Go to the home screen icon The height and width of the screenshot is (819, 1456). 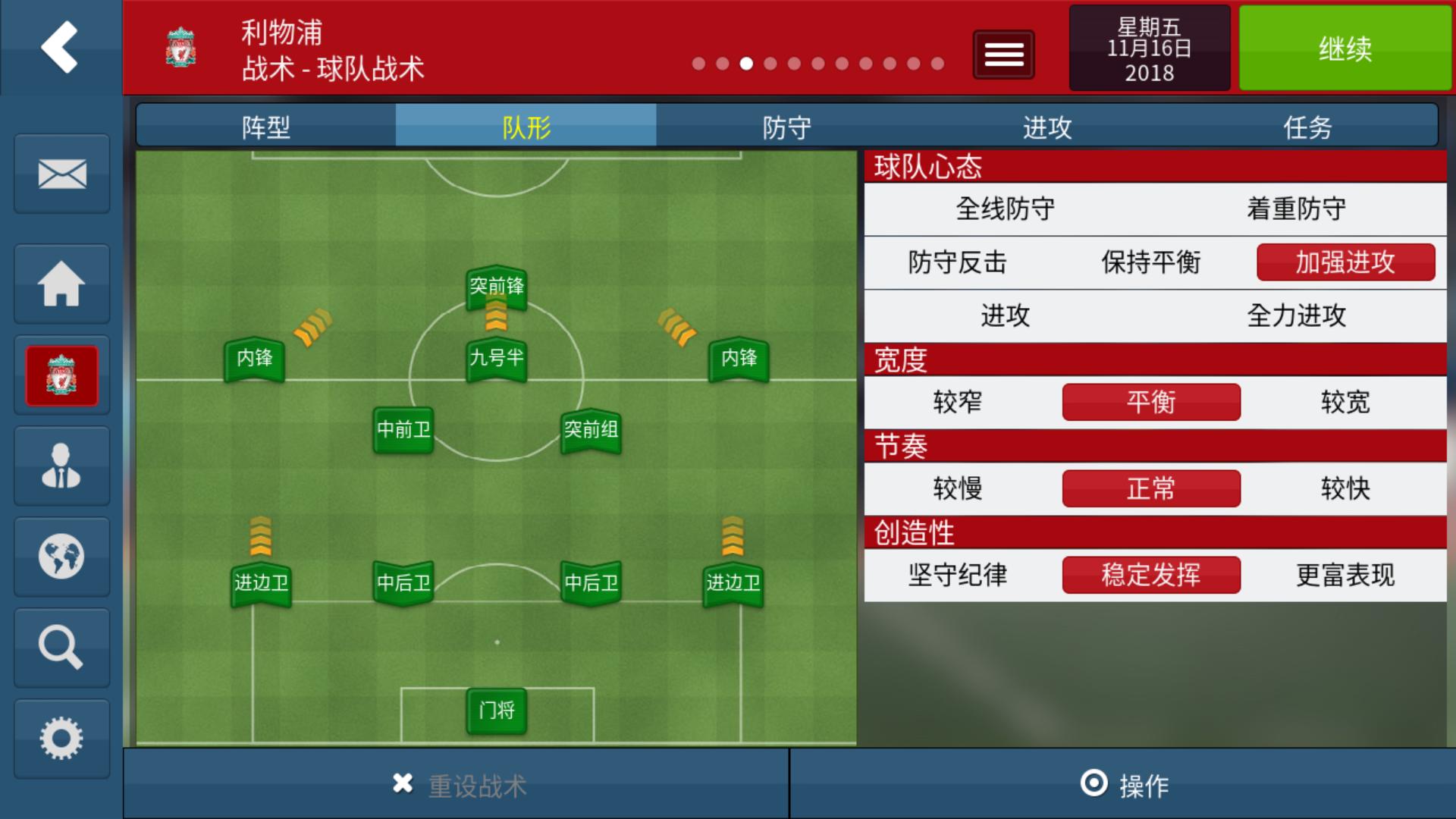pos(61,284)
